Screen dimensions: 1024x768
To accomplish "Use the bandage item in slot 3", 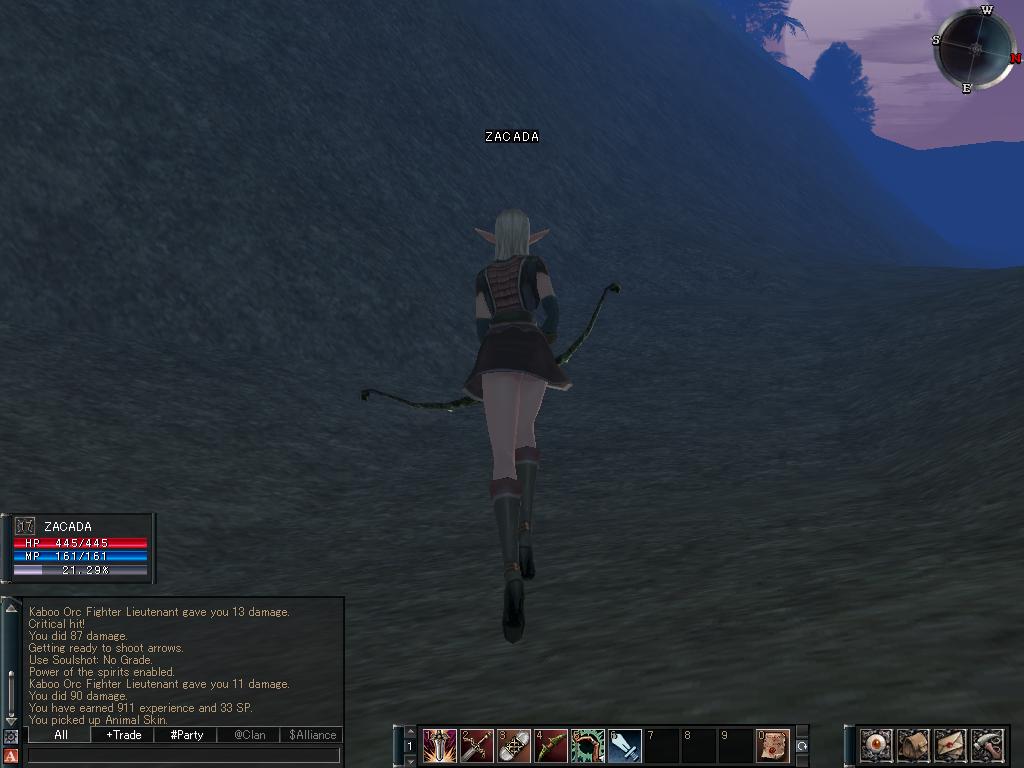I will click(513, 745).
